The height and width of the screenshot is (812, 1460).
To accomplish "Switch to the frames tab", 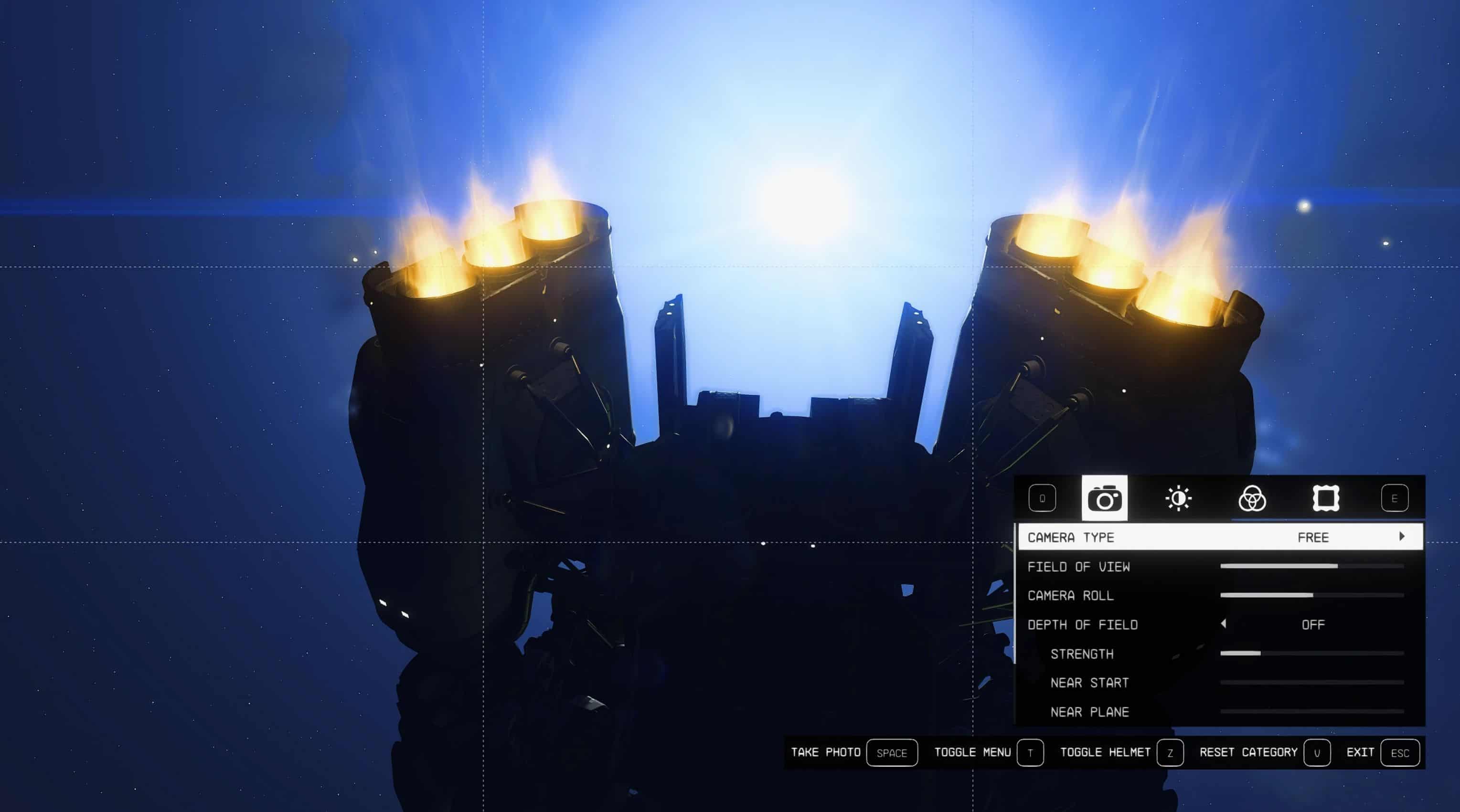I will tap(1326, 499).
